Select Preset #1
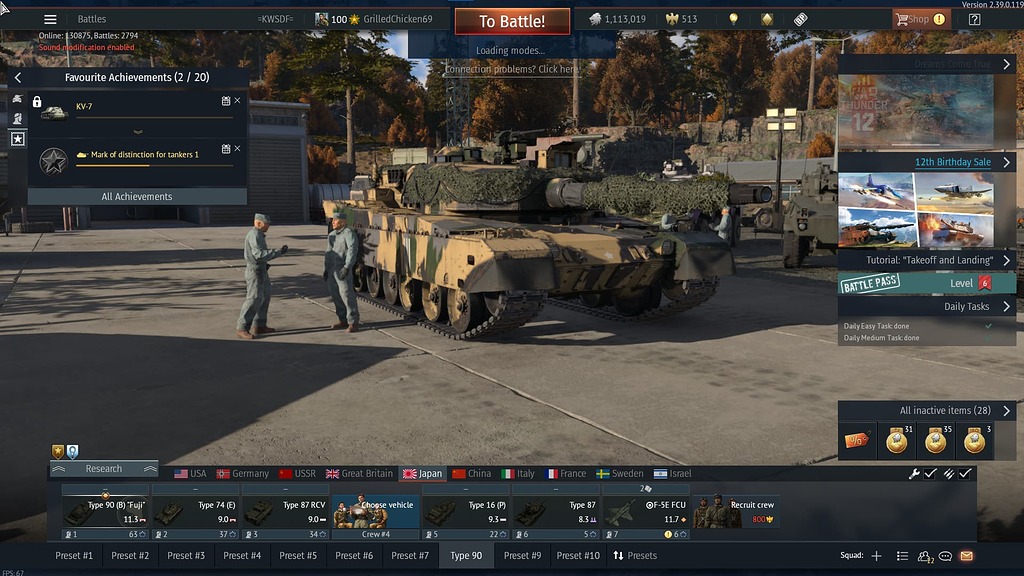The width and height of the screenshot is (1024, 576). pos(74,556)
